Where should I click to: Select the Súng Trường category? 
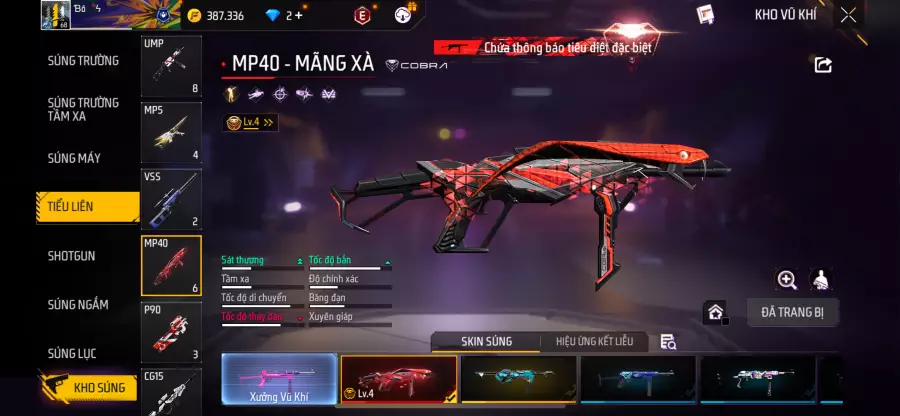click(x=84, y=61)
